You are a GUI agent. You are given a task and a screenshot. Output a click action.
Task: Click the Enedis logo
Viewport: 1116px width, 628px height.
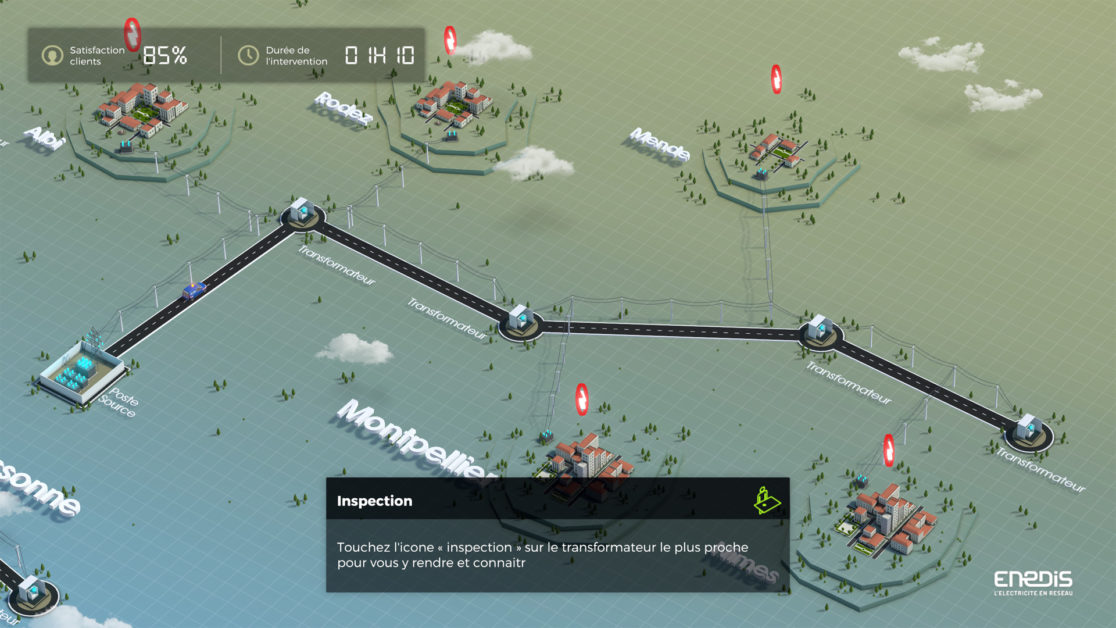[x=1033, y=583]
